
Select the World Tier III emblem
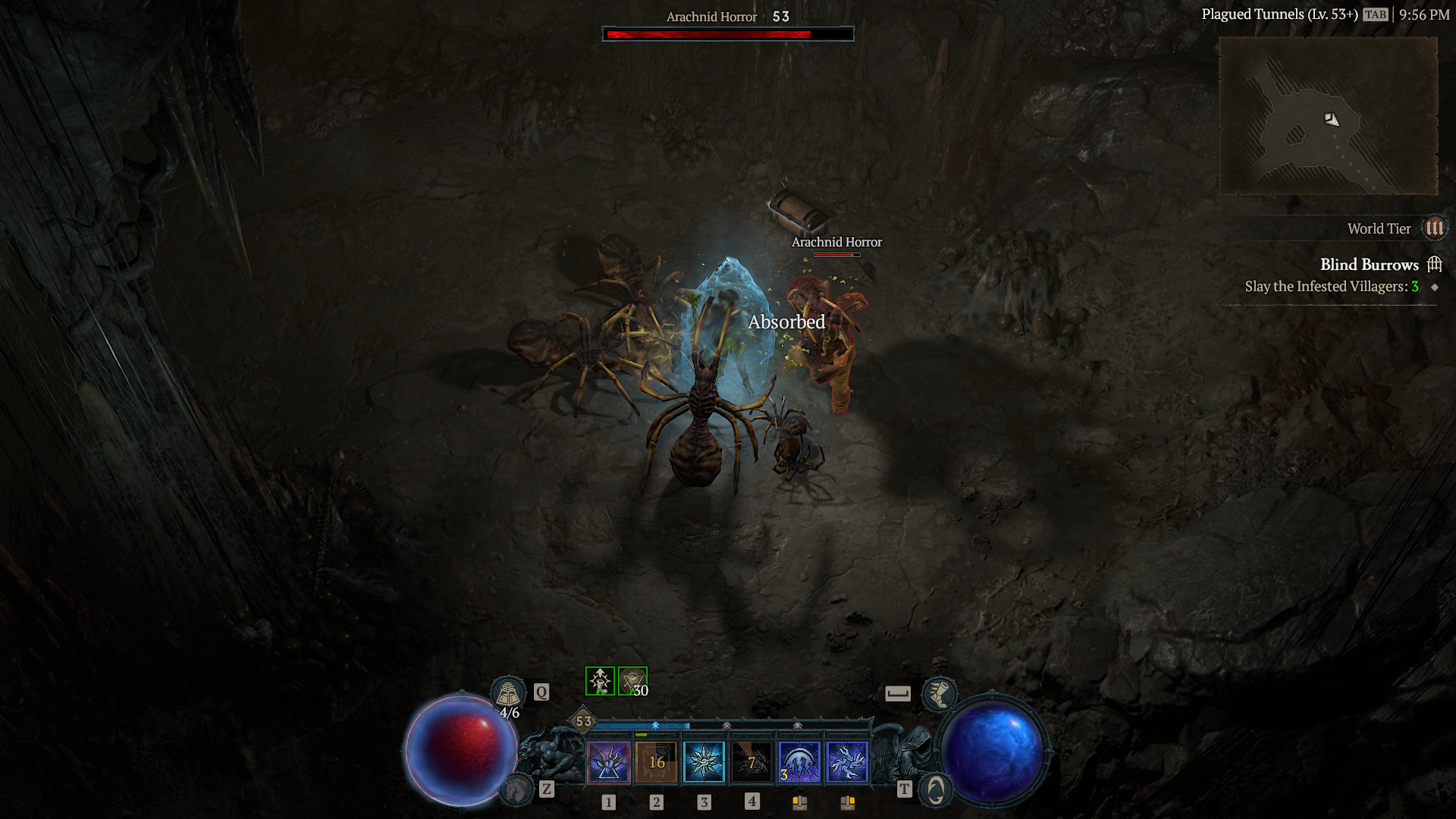coord(1434,228)
